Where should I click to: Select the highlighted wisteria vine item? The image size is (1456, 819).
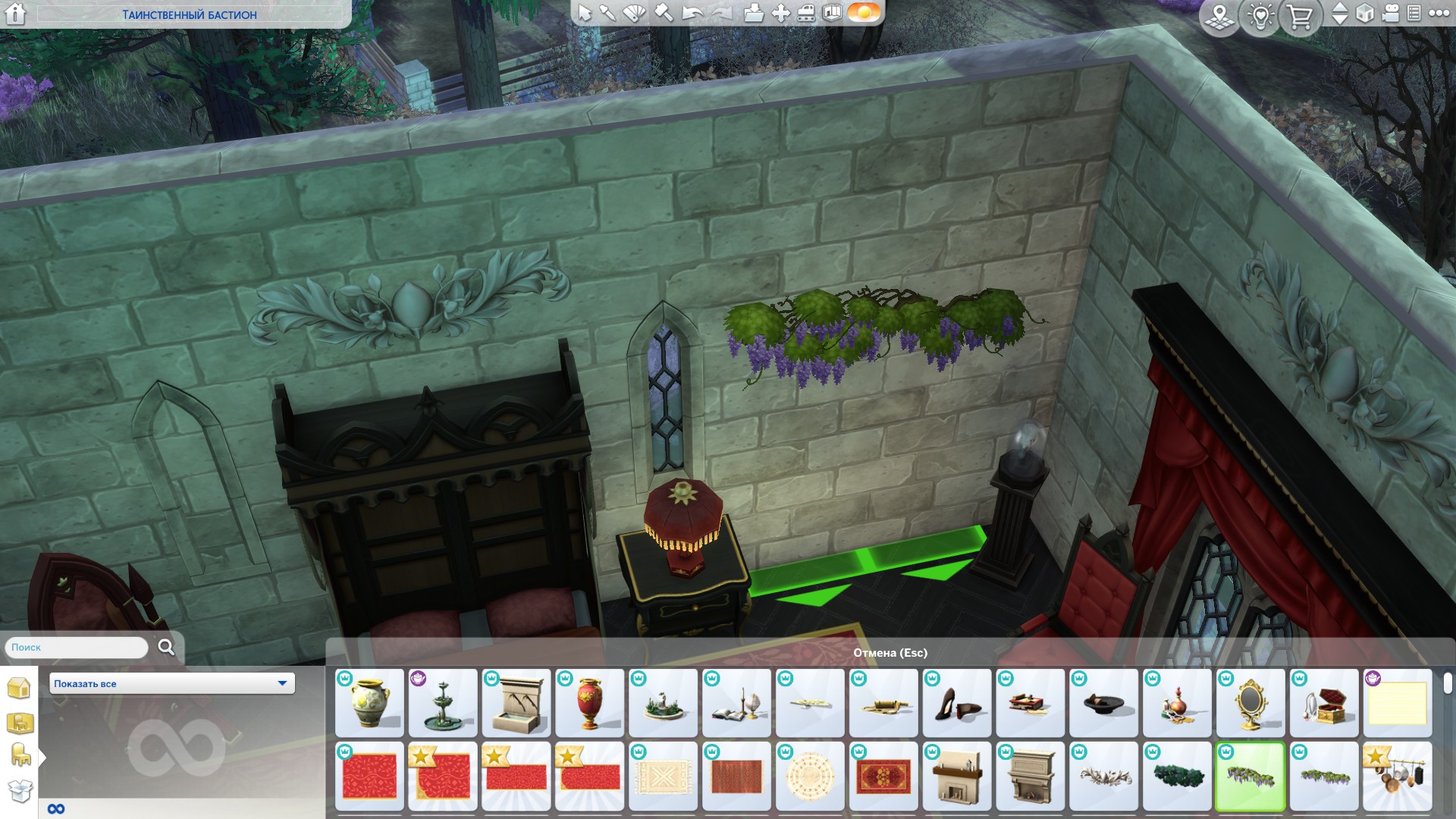pyautogui.click(x=1250, y=777)
